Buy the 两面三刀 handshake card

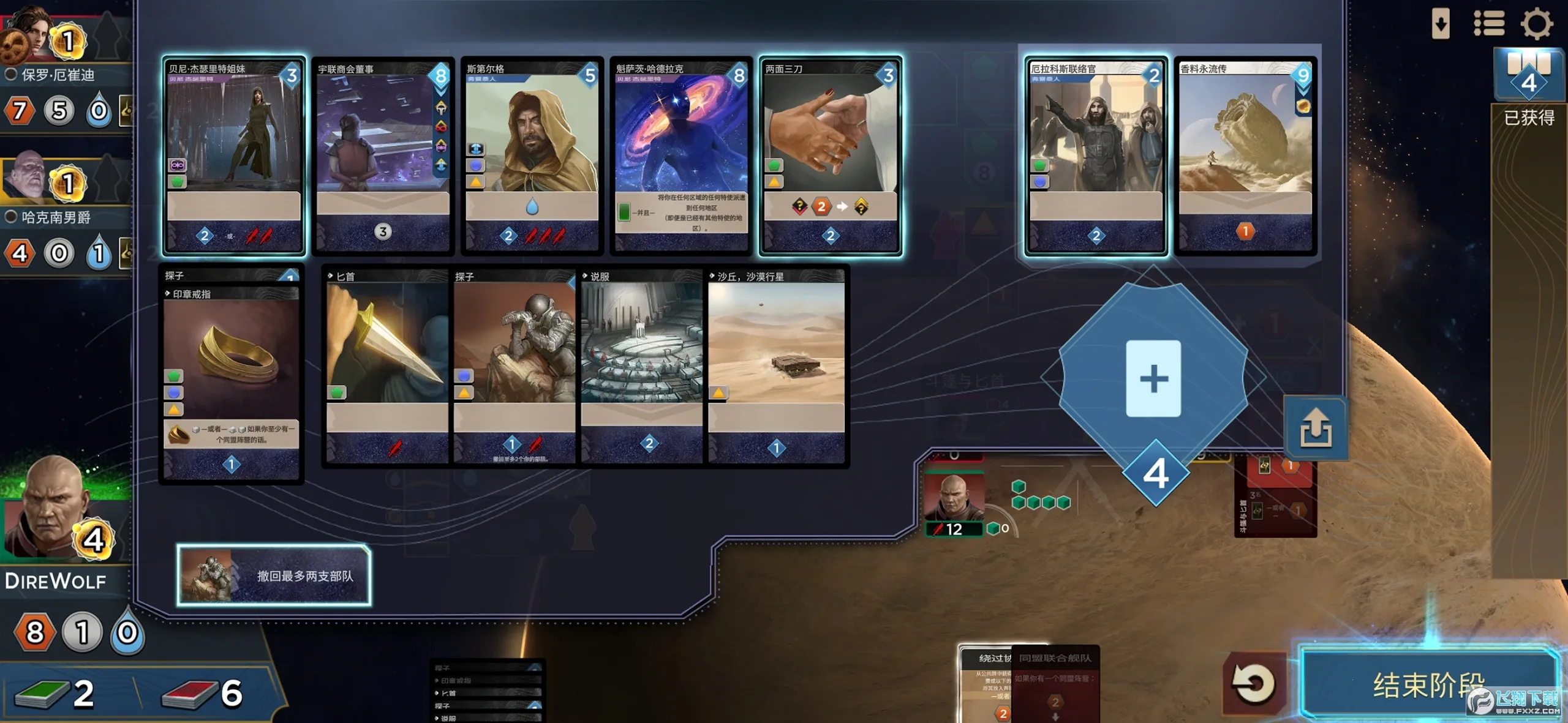[830, 156]
